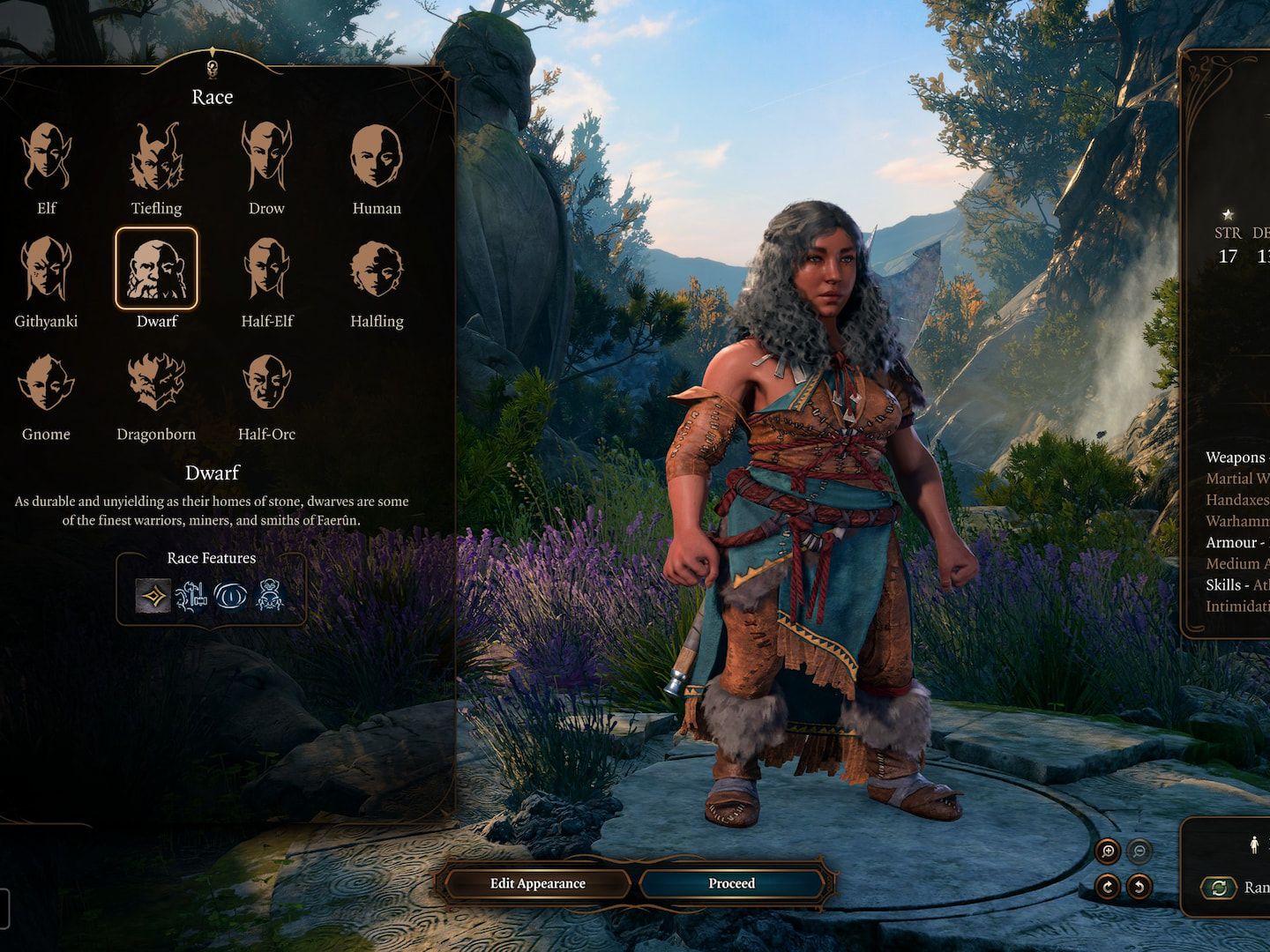Click the green randomise arrows button
Screen dimensions: 1270x952
pos(1219,888)
